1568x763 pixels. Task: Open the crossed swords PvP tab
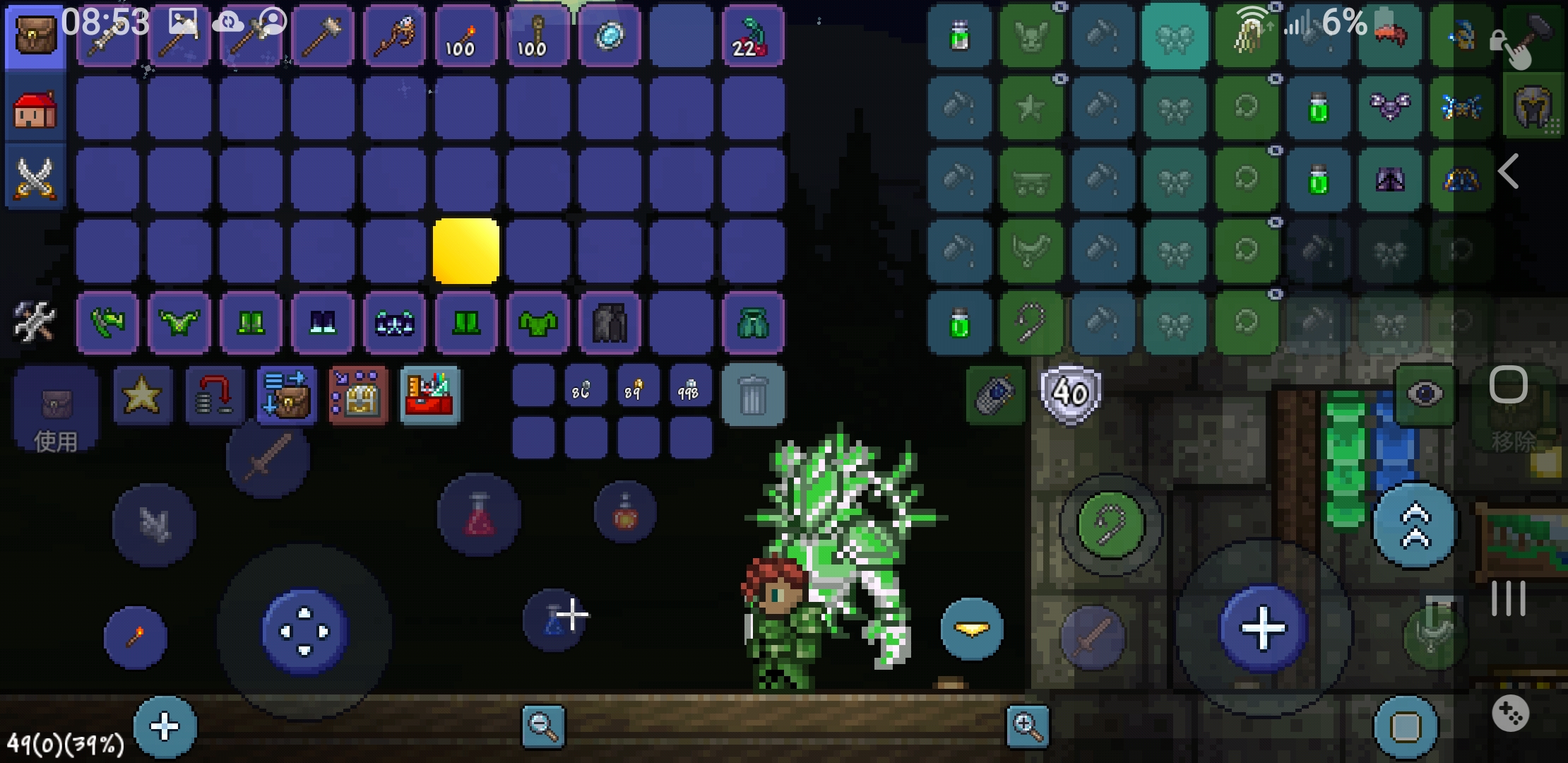(x=35, y=177)
